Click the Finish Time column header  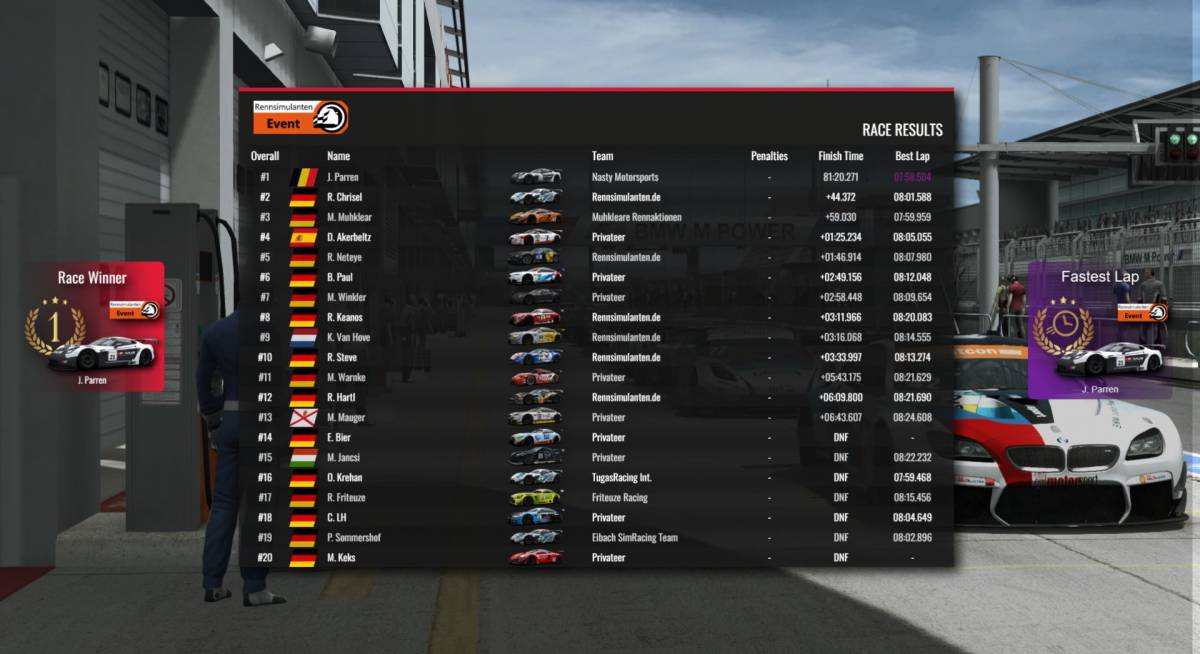pos(840,156)
